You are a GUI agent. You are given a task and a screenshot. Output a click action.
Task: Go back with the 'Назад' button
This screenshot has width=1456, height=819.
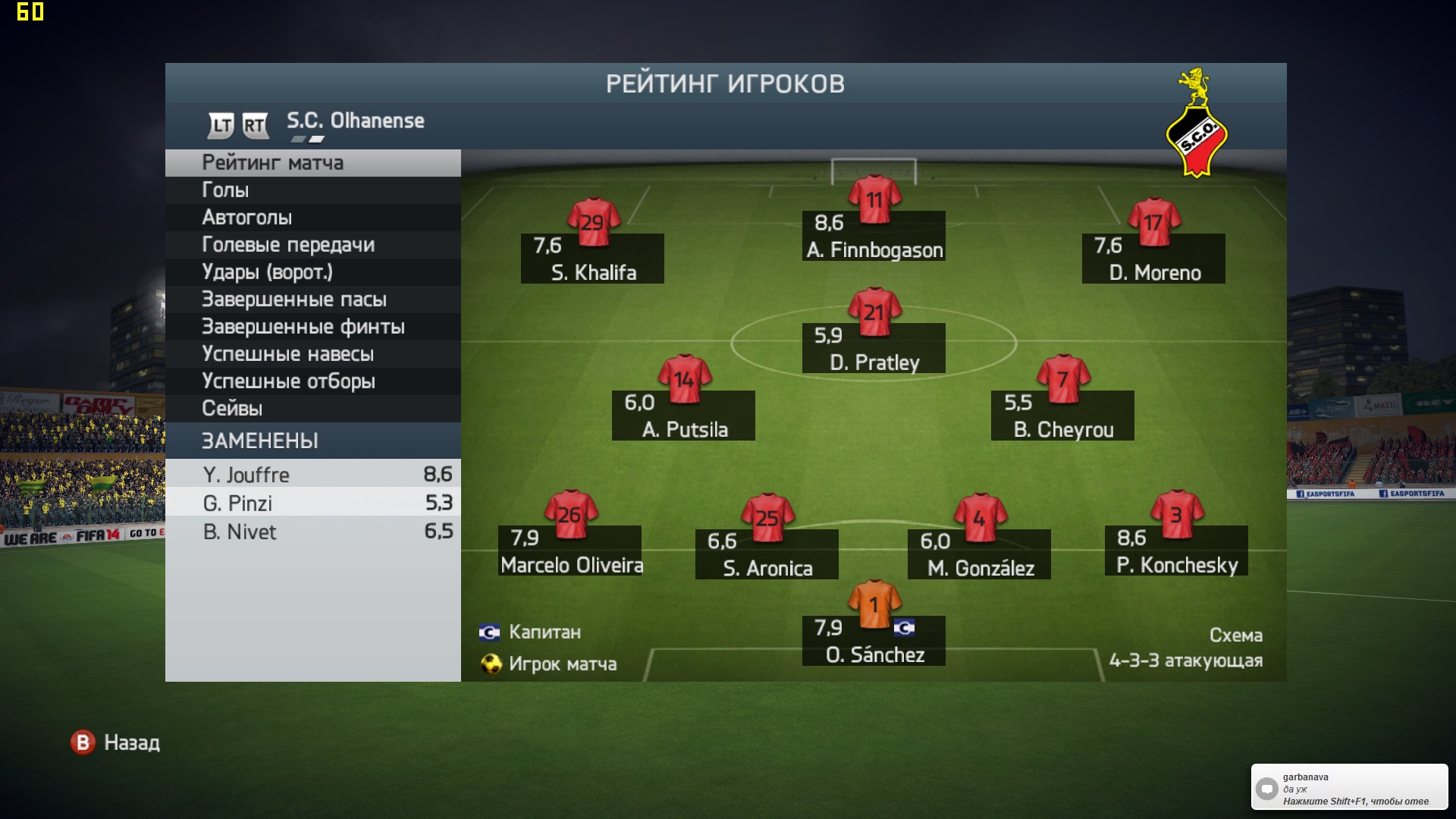click(x=116, y=742)
